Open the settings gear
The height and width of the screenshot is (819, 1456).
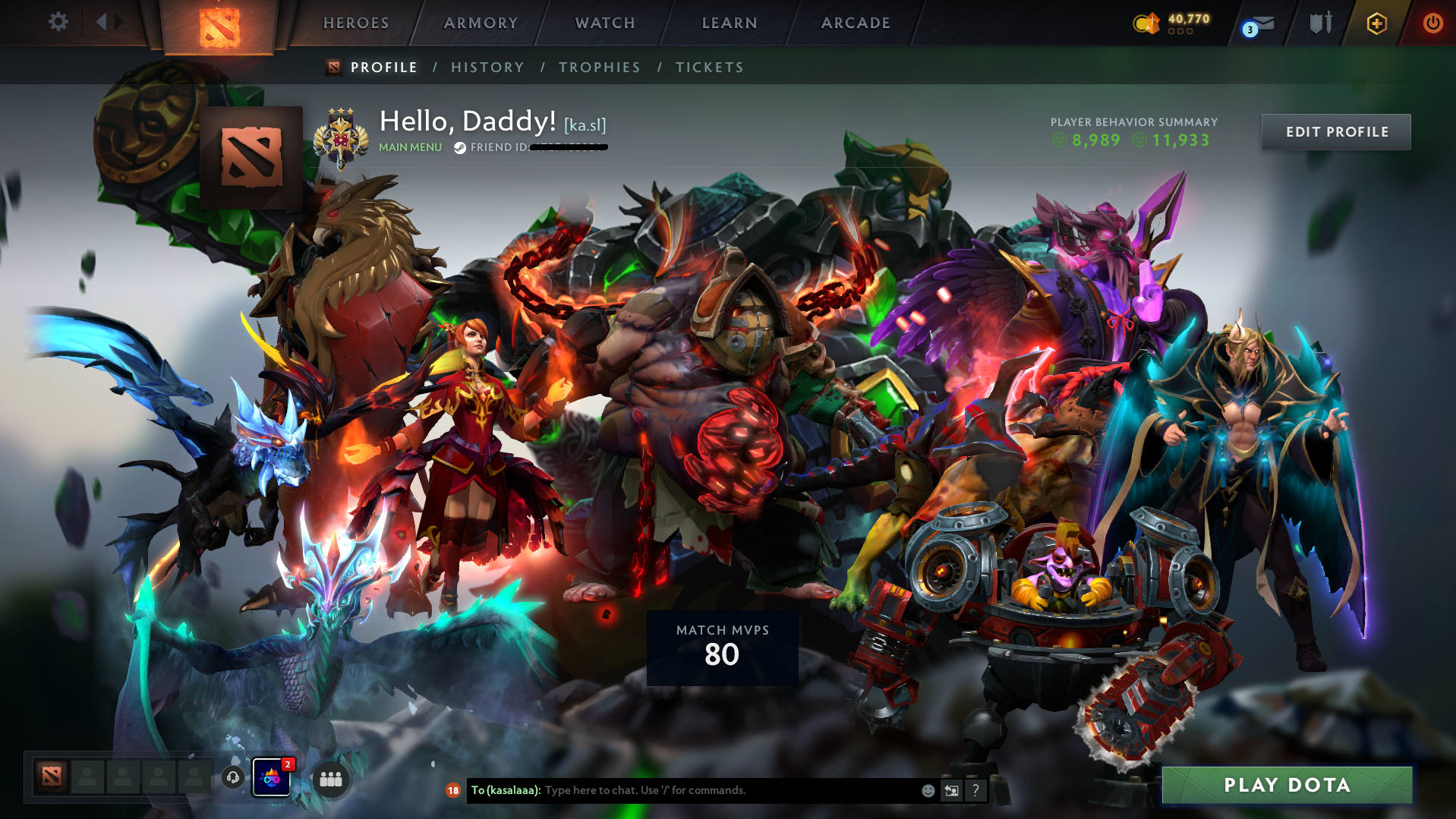(x=58, y=22)
